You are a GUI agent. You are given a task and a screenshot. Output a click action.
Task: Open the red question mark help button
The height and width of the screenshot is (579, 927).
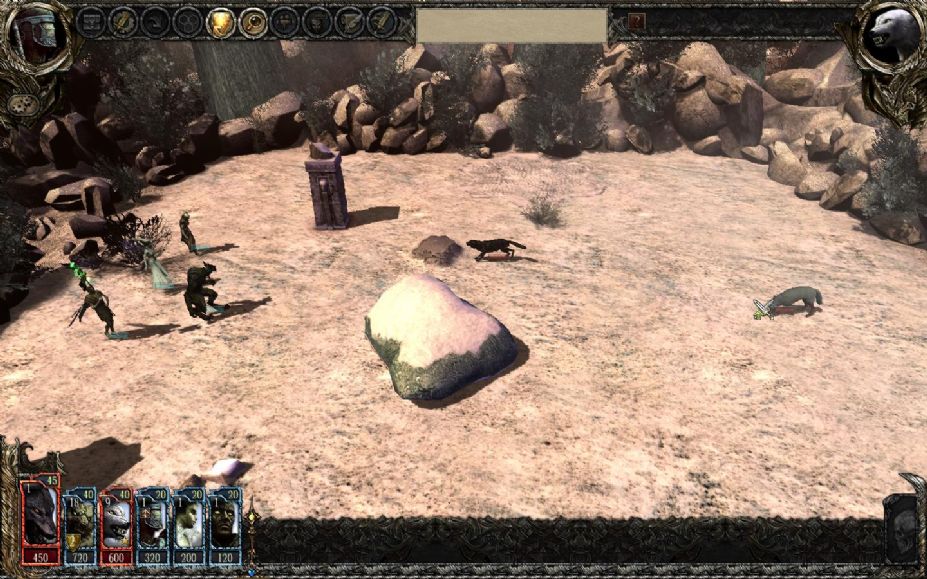click(636, 21)
